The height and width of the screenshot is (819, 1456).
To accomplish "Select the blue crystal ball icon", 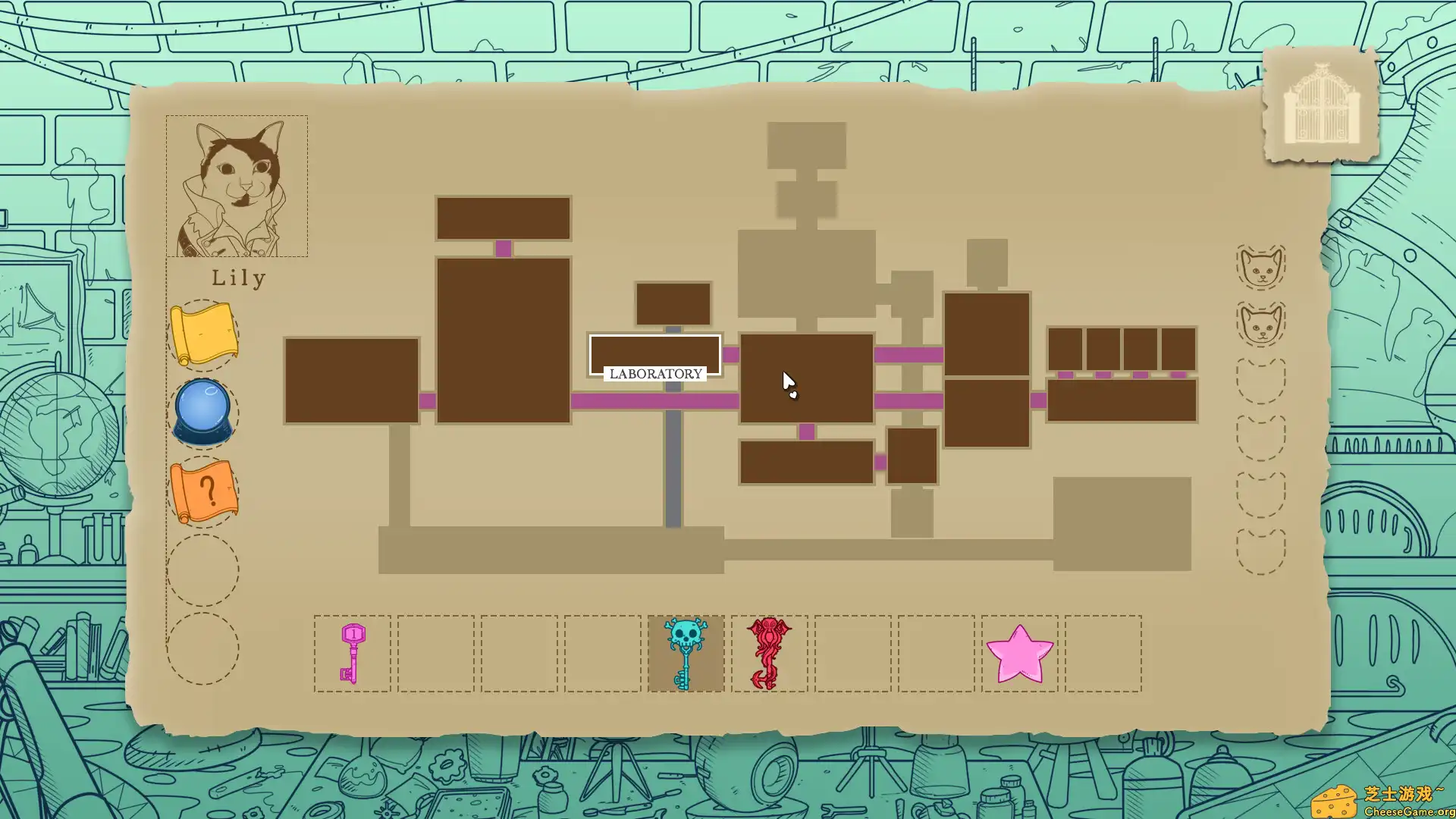I will [202, 409].
